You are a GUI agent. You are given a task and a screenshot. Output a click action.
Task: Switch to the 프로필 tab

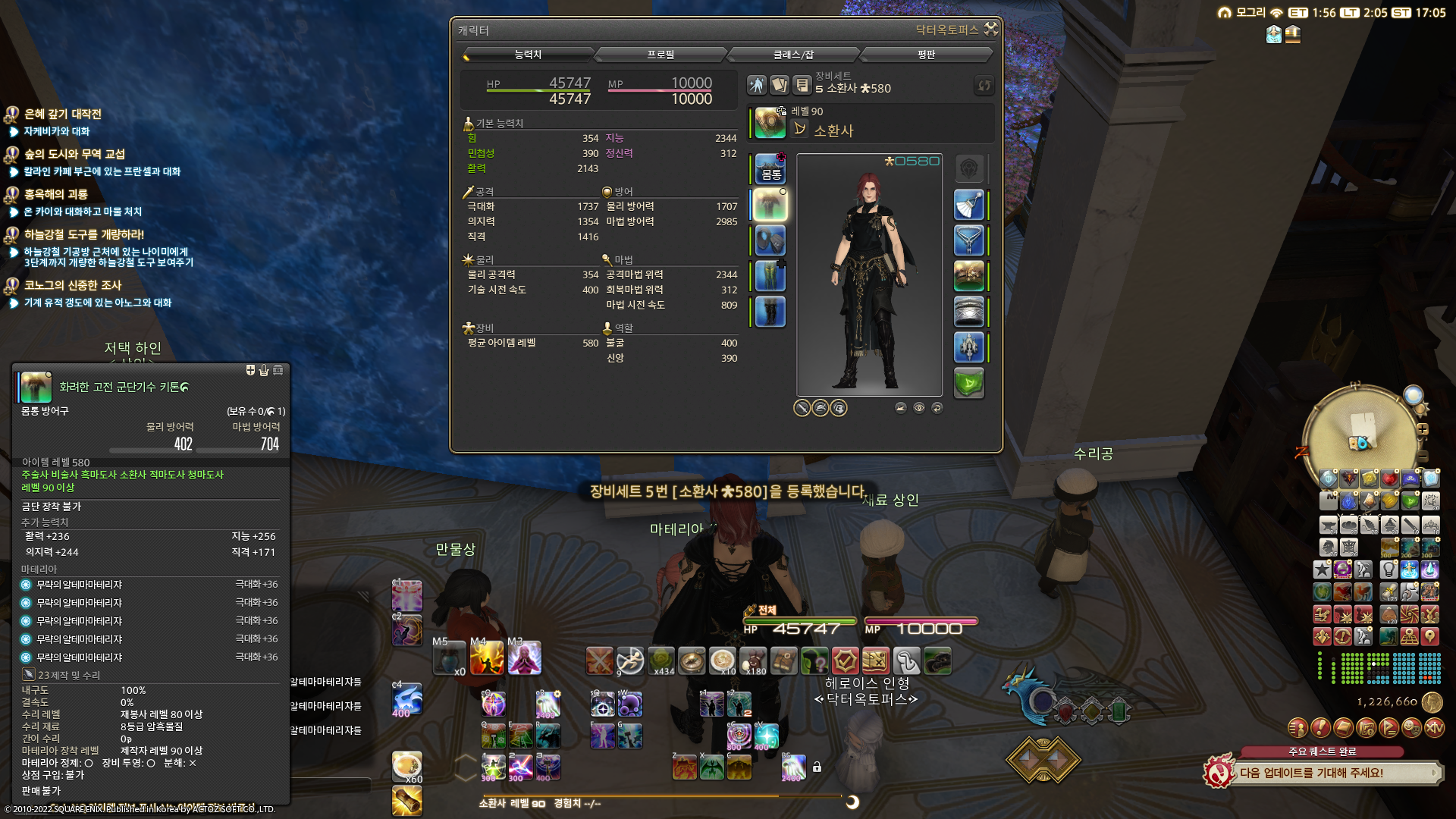click(x=661, y=55)
